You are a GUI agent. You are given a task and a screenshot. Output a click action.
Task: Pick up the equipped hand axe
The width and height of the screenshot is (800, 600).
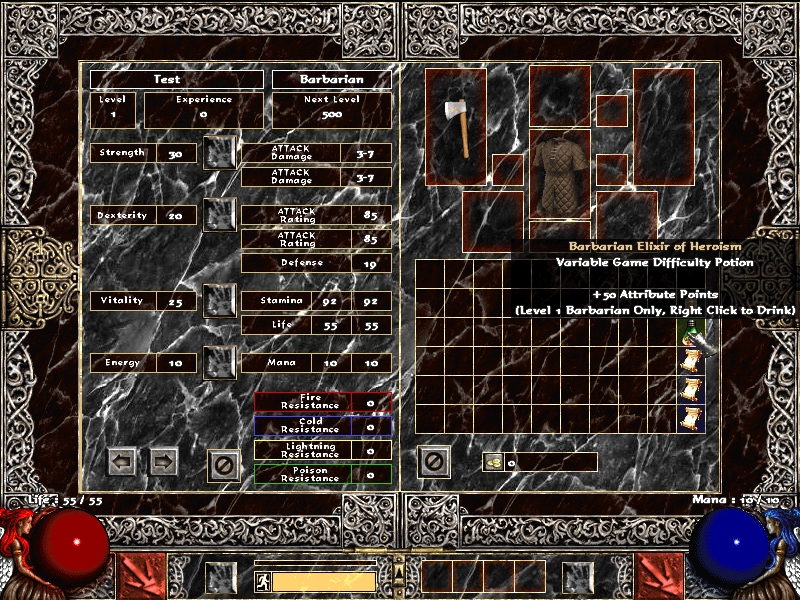click(x=456, y=126)
